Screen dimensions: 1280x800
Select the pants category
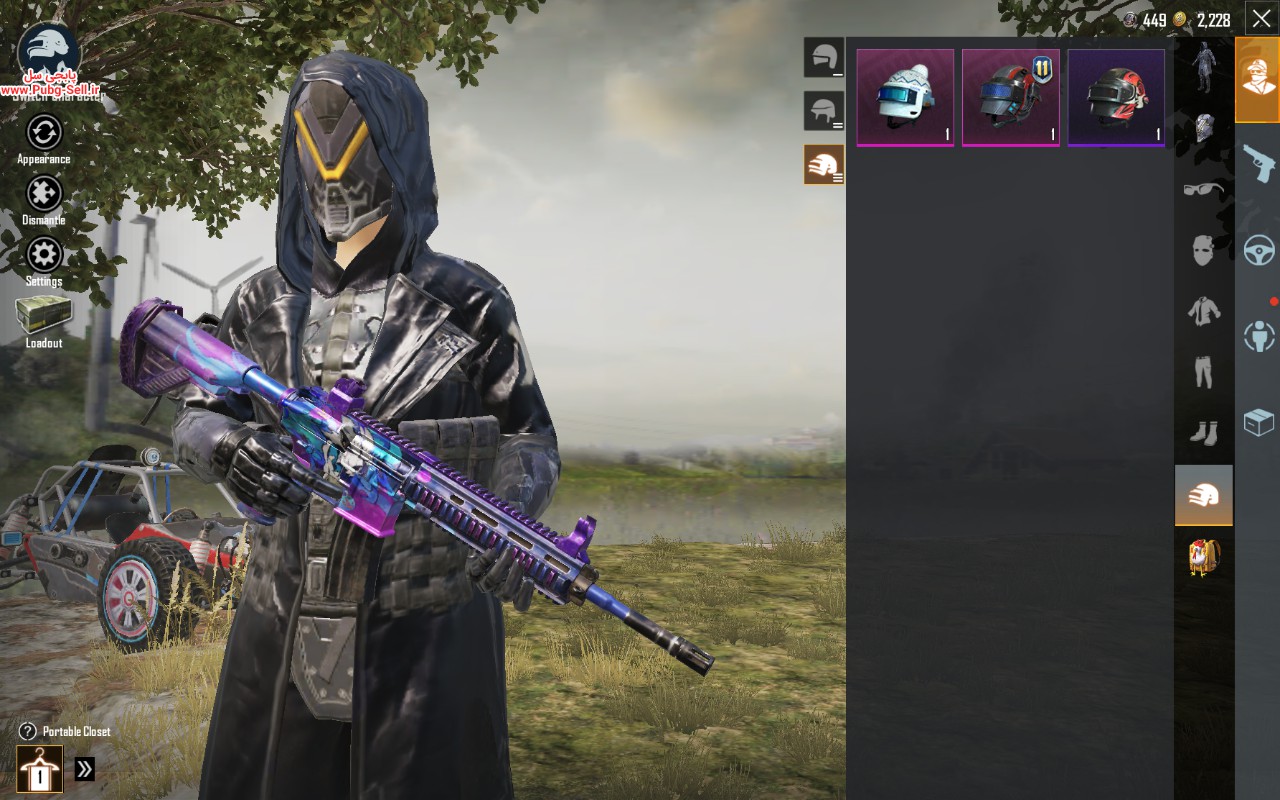(1203, 372)
